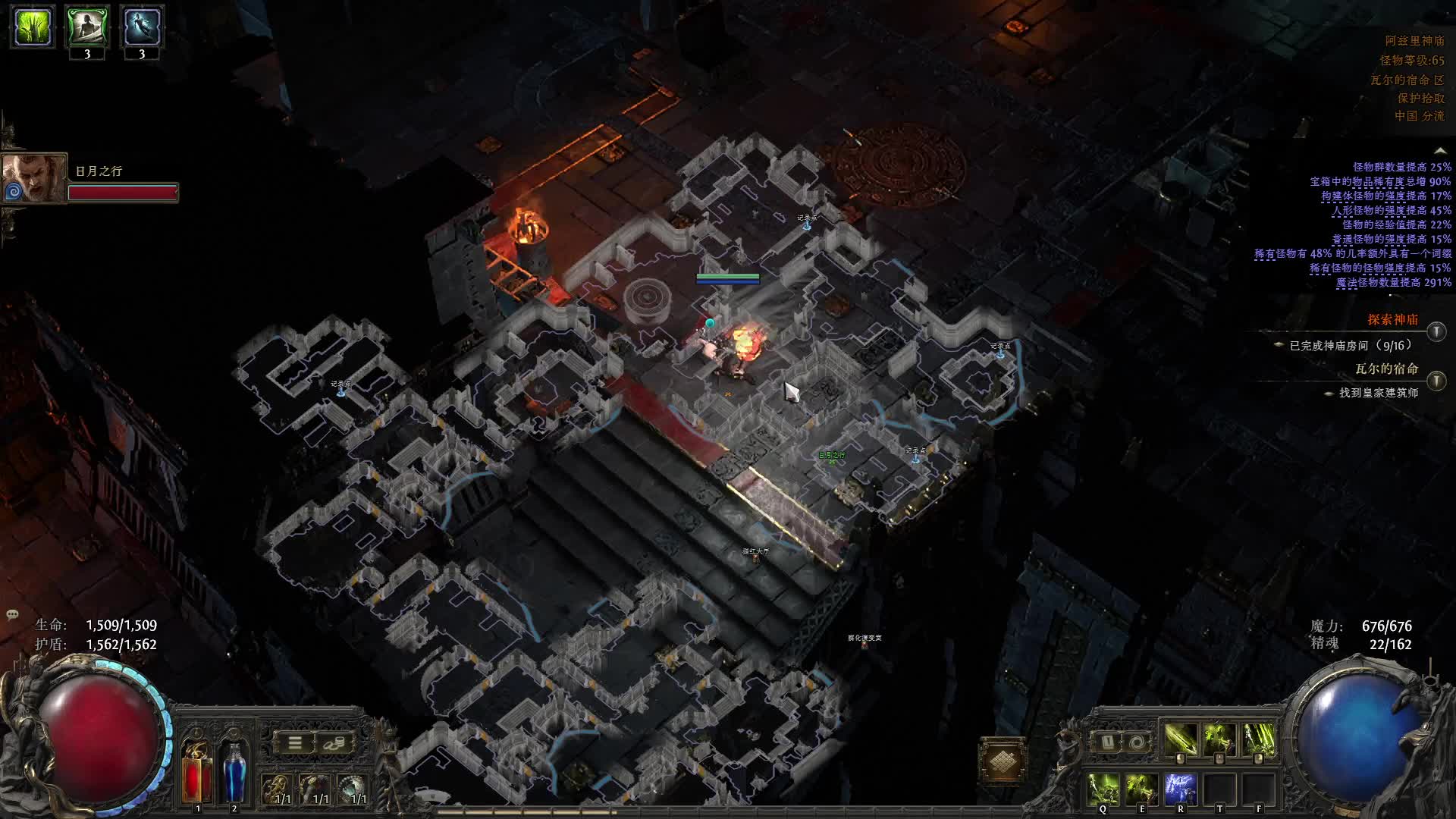Image resolution: width=1456 pixels, height=819 pixels.
Task: Click the pin beside 瓦尔的宿命 quest
Action: point(1436,381)
